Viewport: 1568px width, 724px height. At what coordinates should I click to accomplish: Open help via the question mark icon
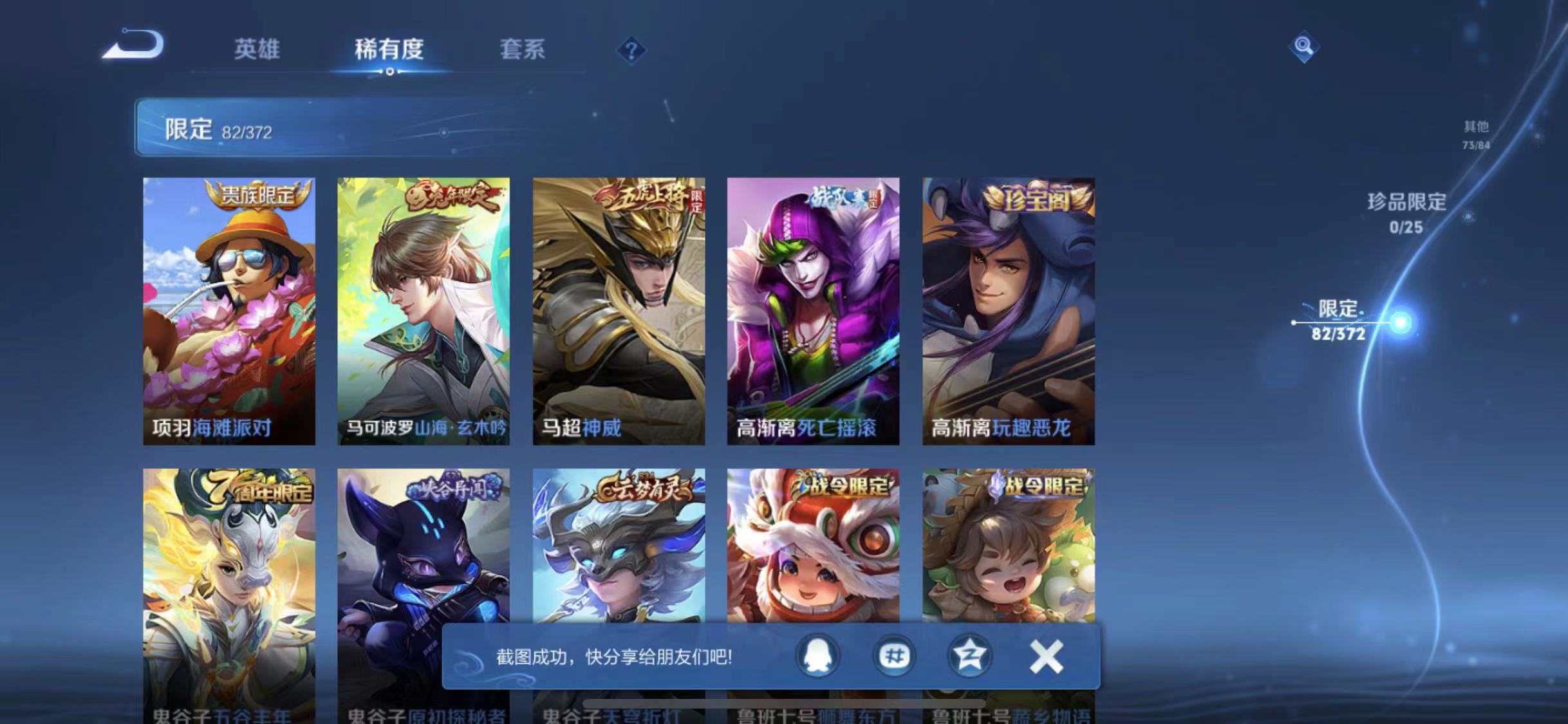(x=631, y=50)
